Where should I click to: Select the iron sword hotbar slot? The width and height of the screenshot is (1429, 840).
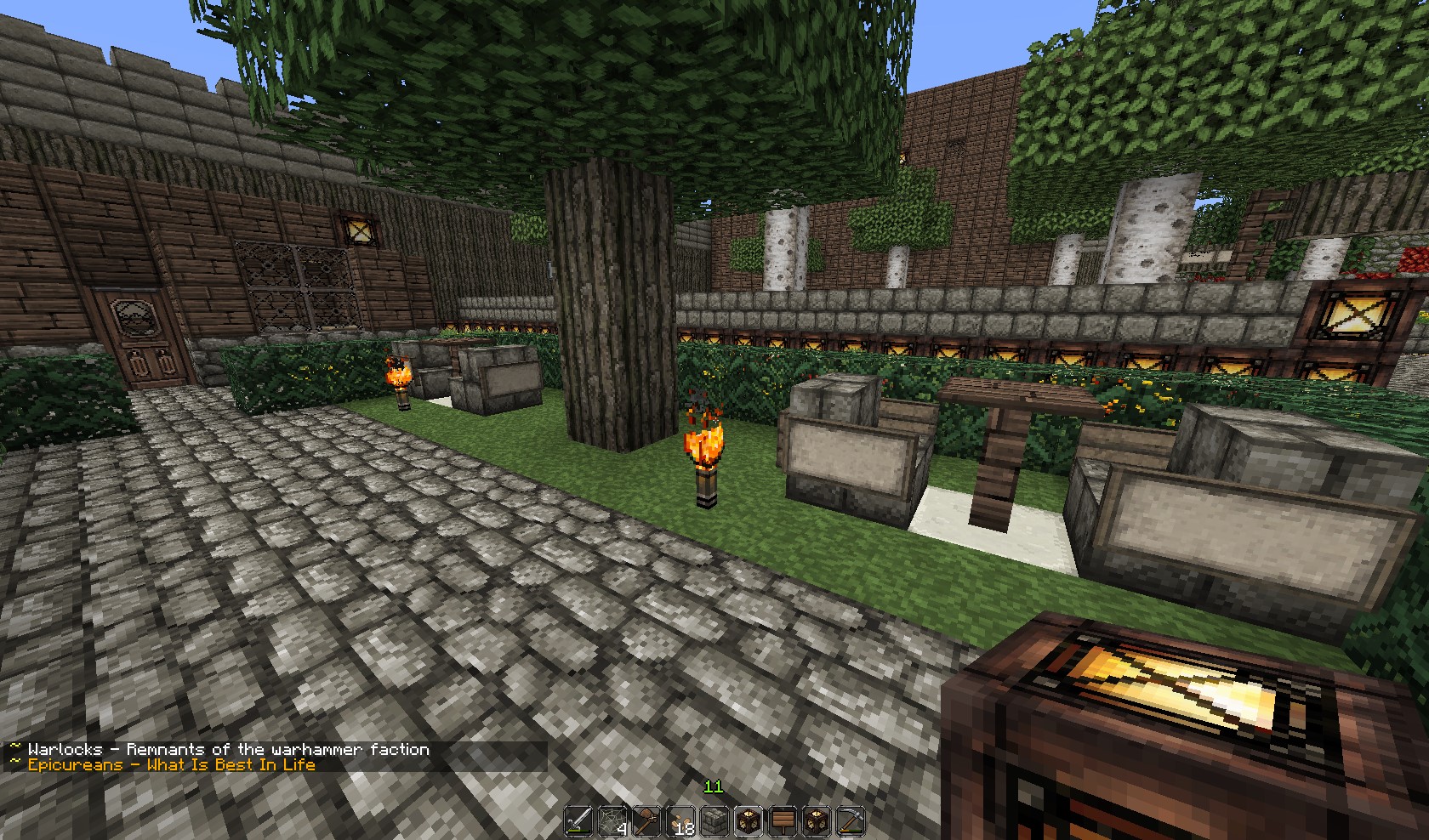580,822
